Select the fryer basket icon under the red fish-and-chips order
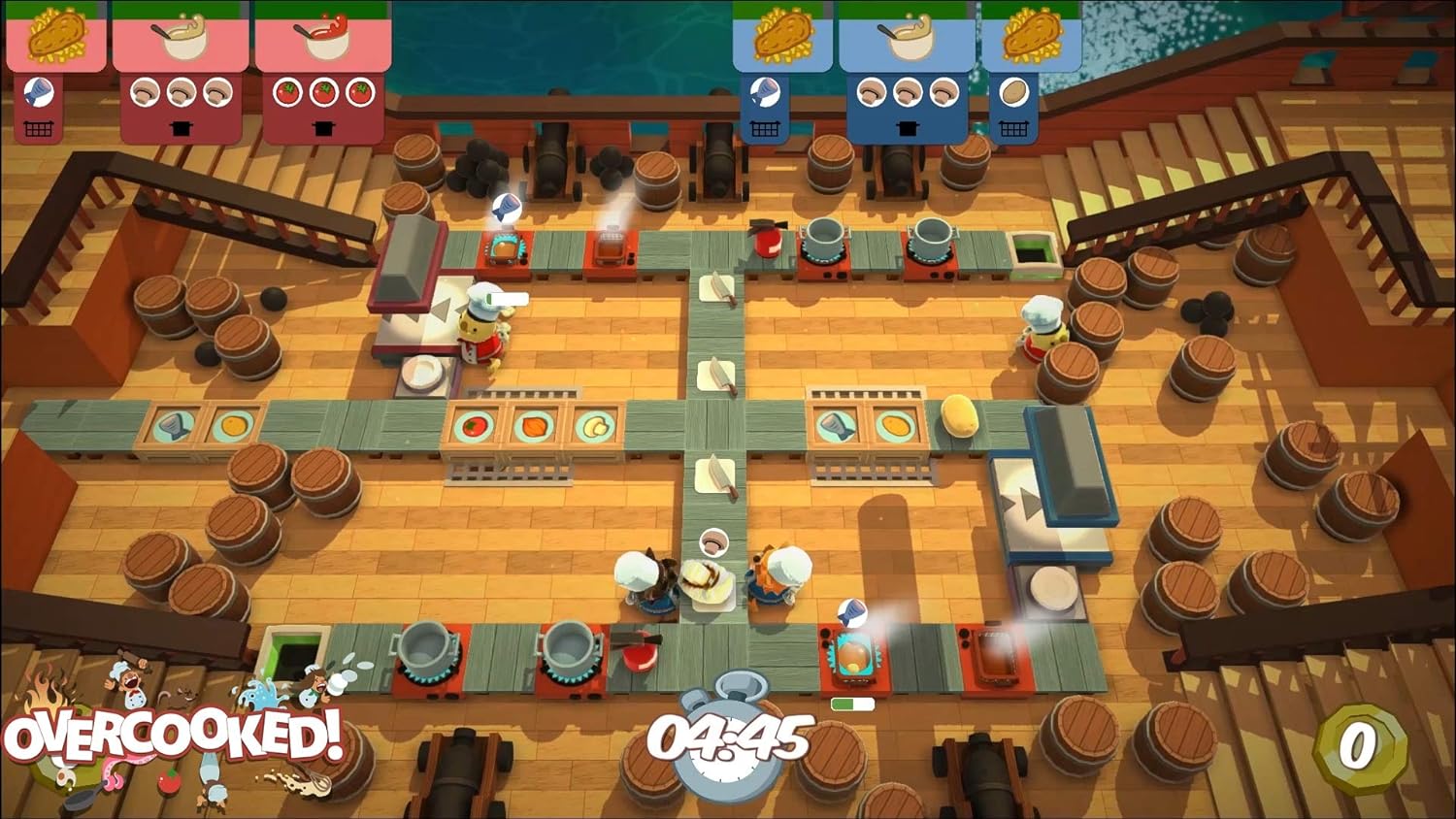The height and width of the screenshot is (819, 1456). (38, 126)
